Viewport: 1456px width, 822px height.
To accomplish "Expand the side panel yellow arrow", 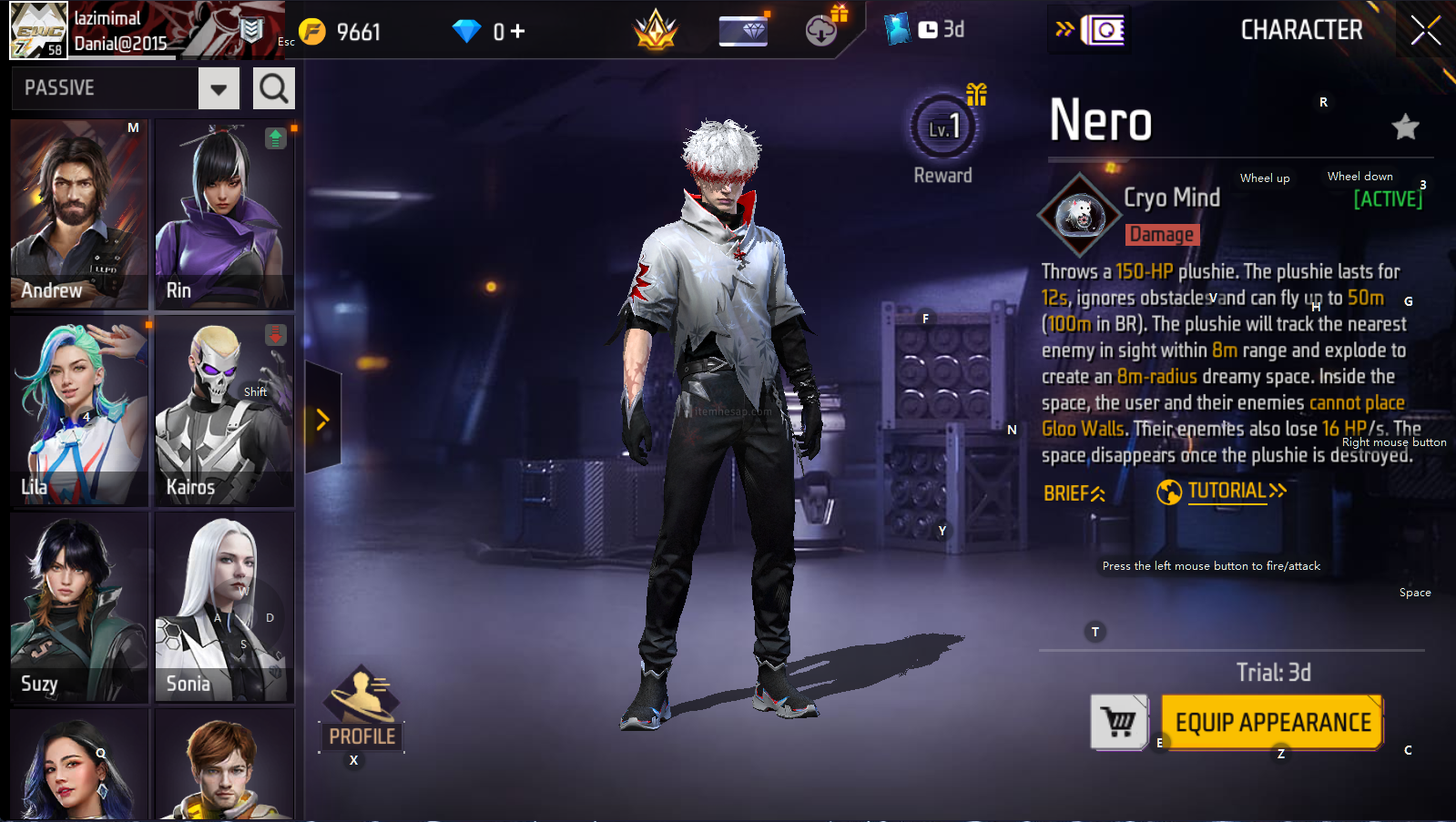I will (322, 420).
